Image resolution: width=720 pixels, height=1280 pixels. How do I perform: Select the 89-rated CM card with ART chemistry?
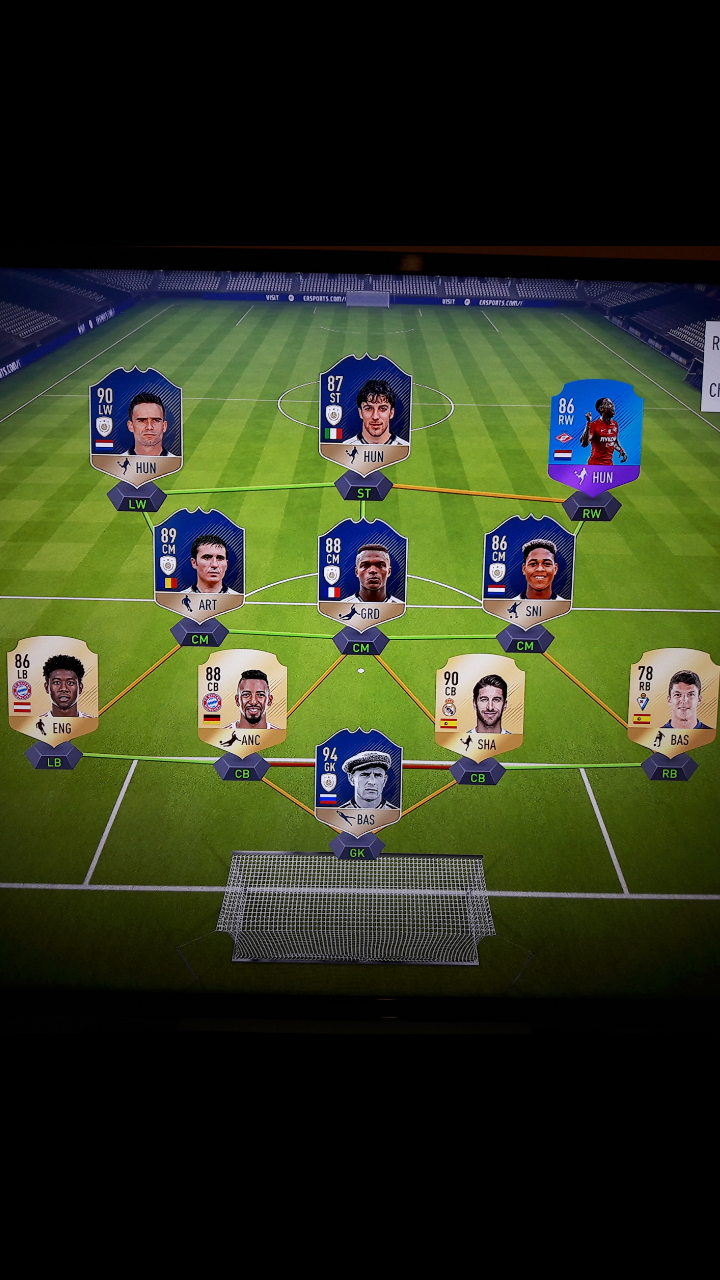(x=199, y=564)
